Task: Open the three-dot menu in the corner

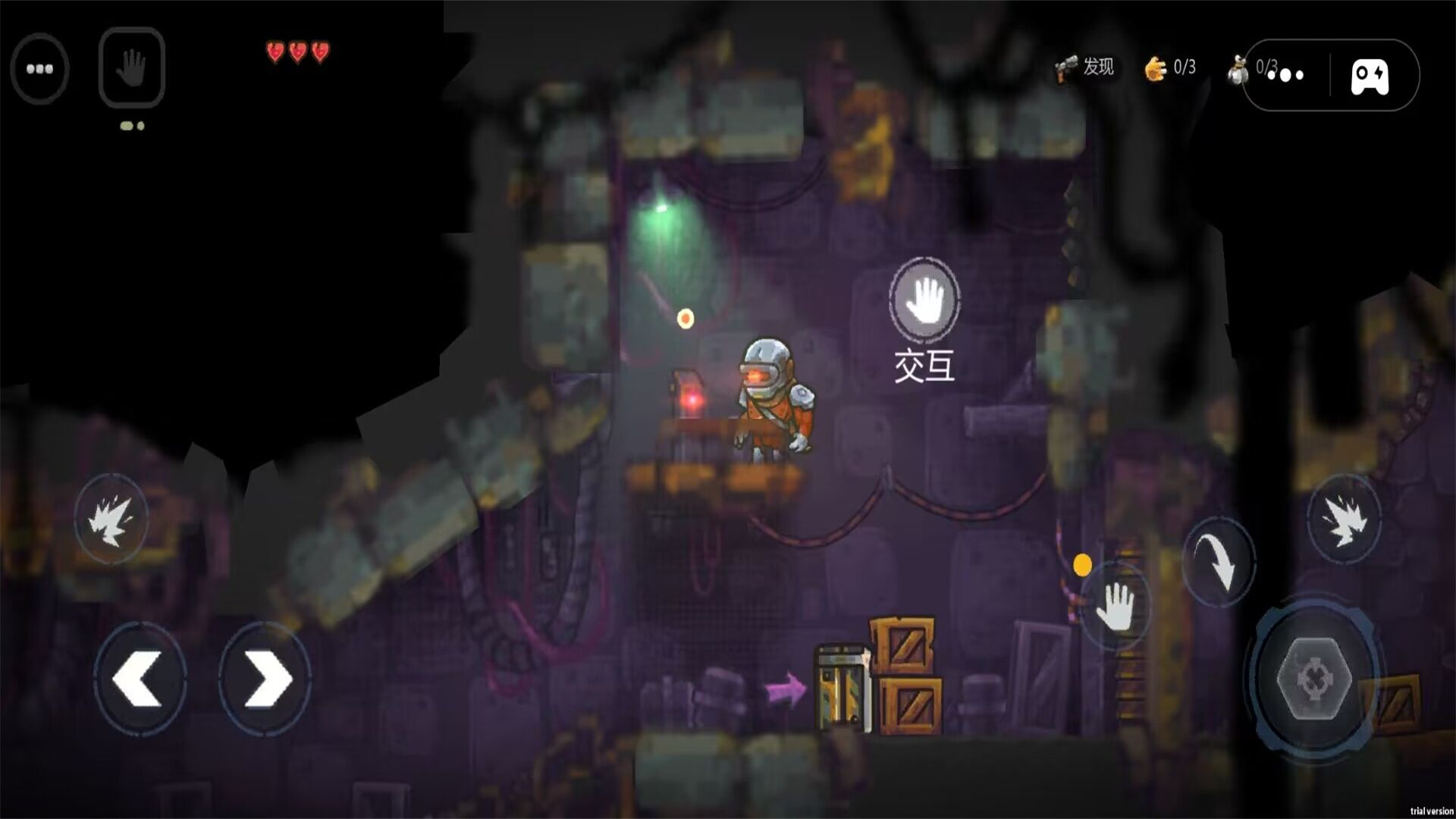Action: 39,69
